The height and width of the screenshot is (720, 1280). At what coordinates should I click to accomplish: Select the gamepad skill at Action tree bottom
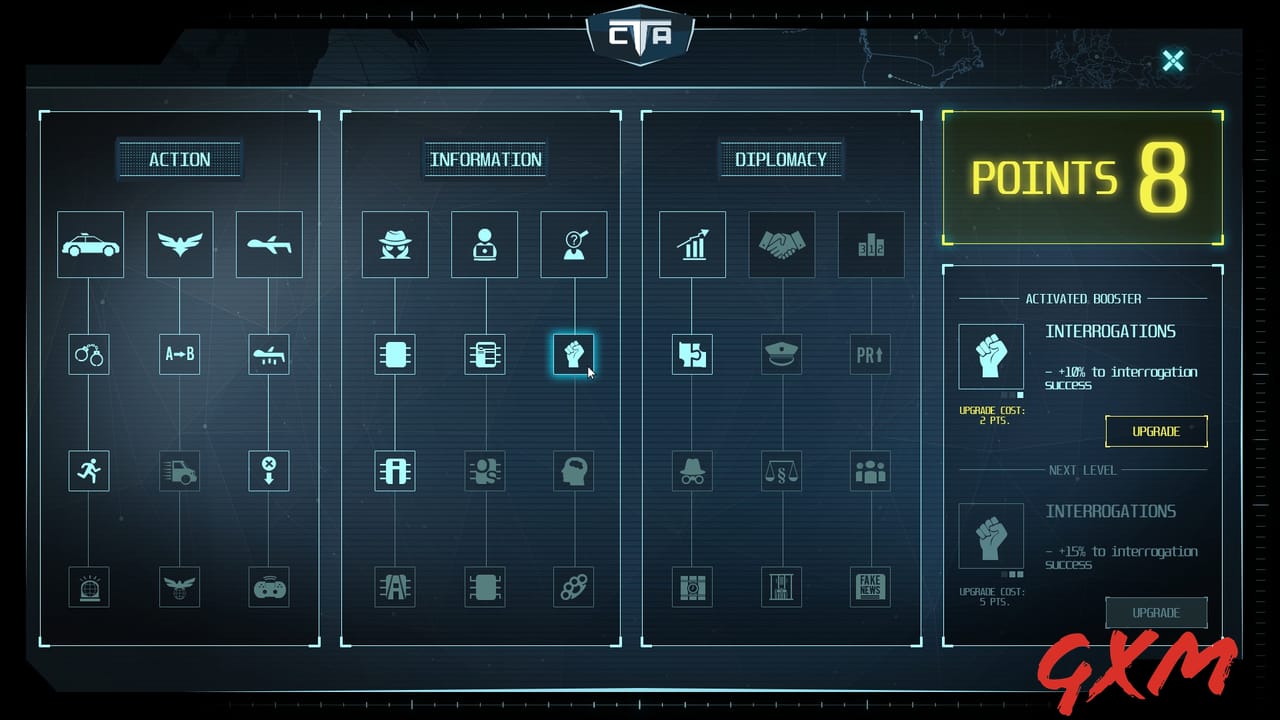(269, 588)
